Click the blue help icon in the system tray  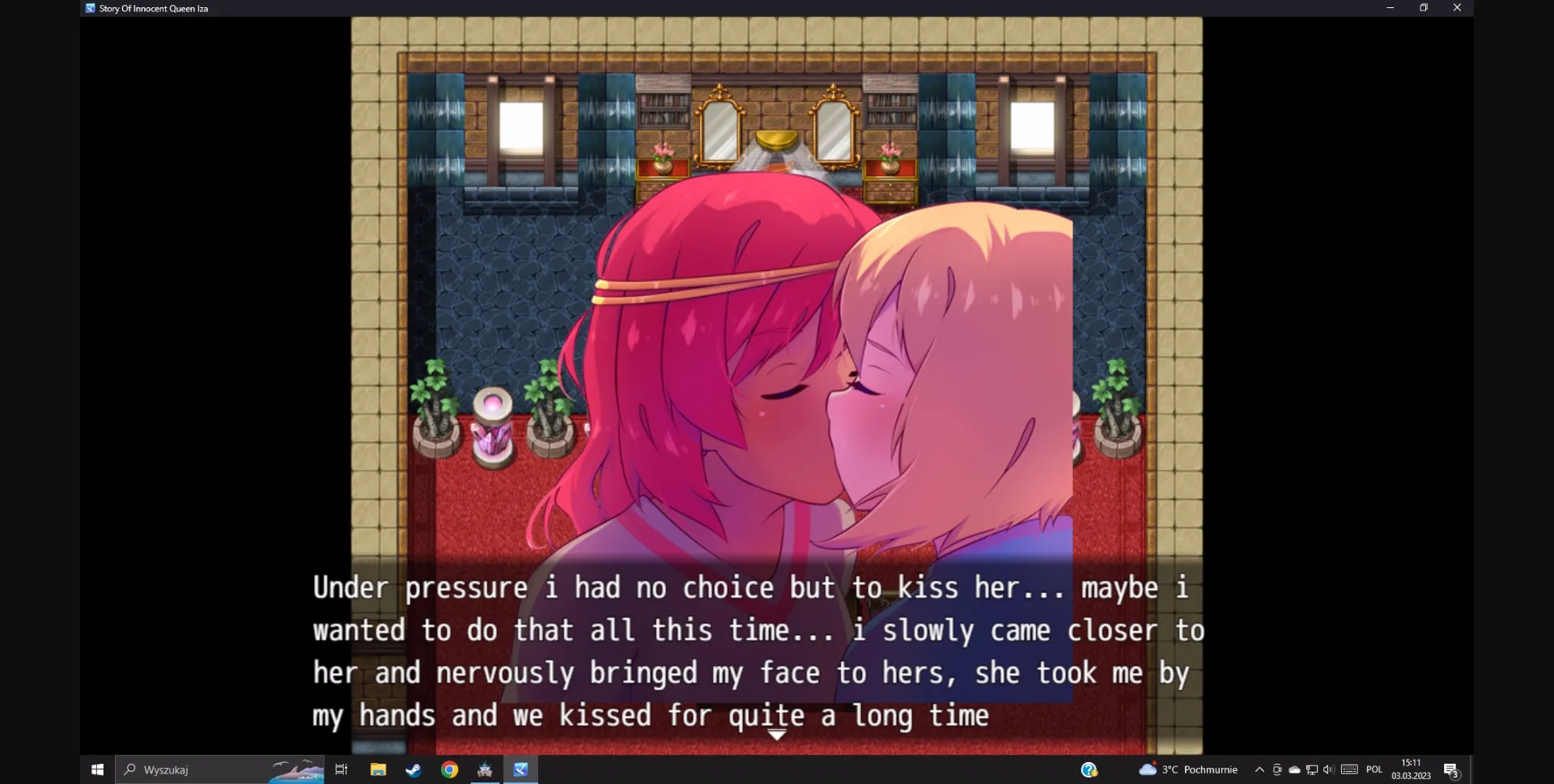pyautogui.click(x=1091, y=769)
